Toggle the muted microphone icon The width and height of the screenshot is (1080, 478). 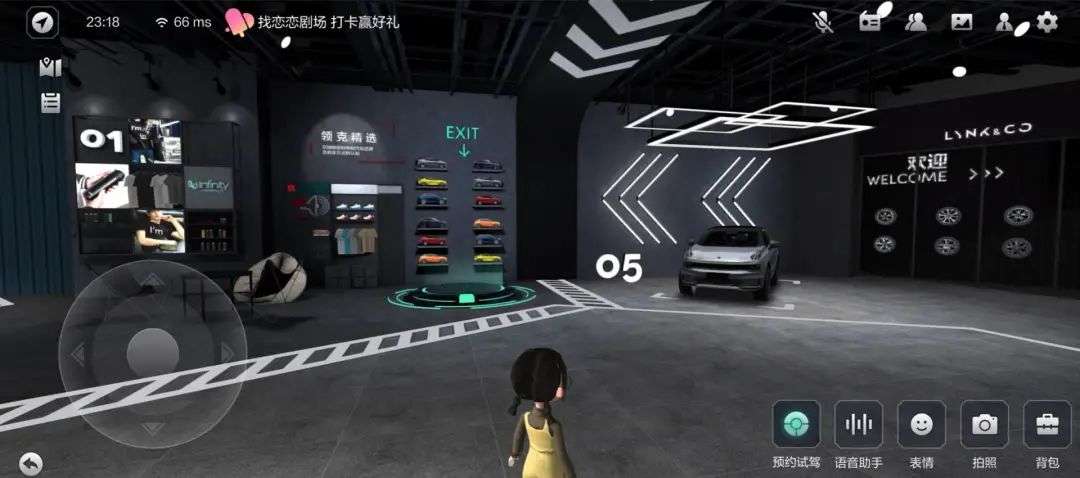pyautogui.click(x=823, y=21)
